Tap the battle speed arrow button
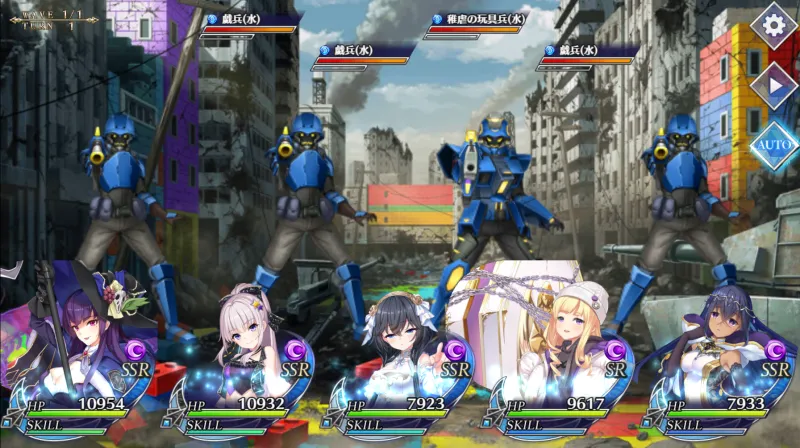Image resolution: width=800 pixels, height=448 pixels. (x=773, y=85)
